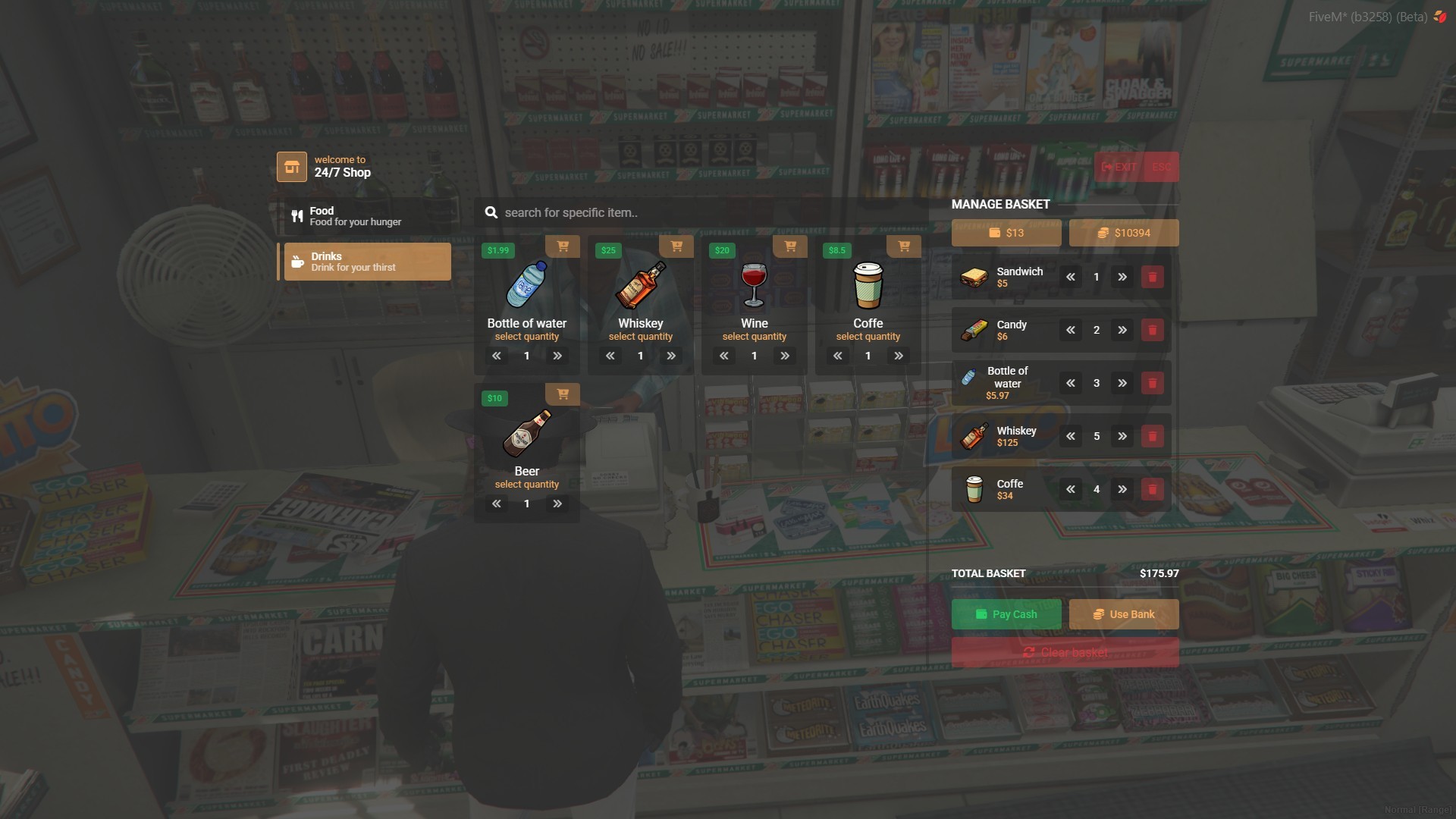Switch to the Food category
1456x819 pixels.
point(366,215)
